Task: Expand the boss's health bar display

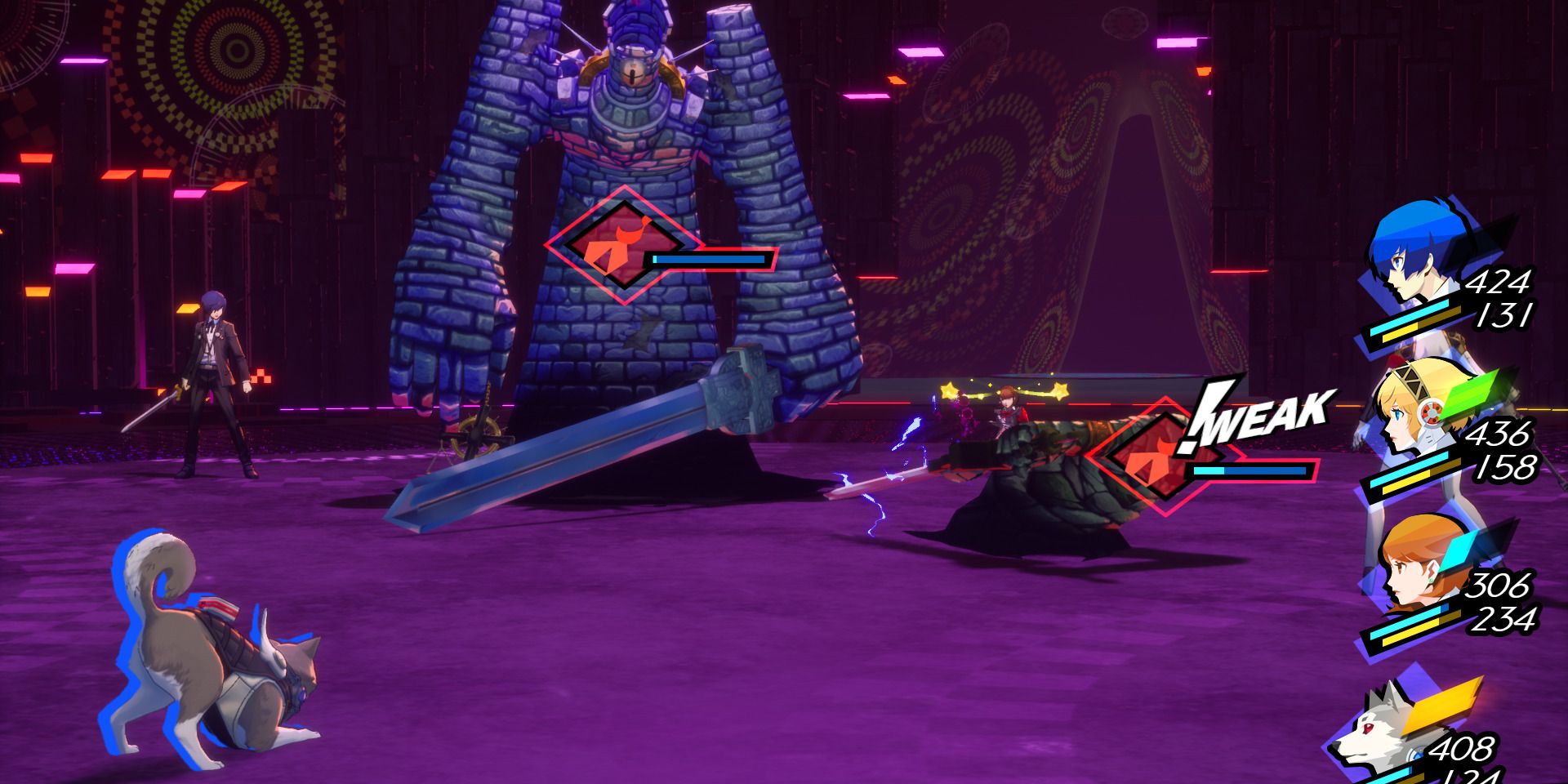Action: 706,260
